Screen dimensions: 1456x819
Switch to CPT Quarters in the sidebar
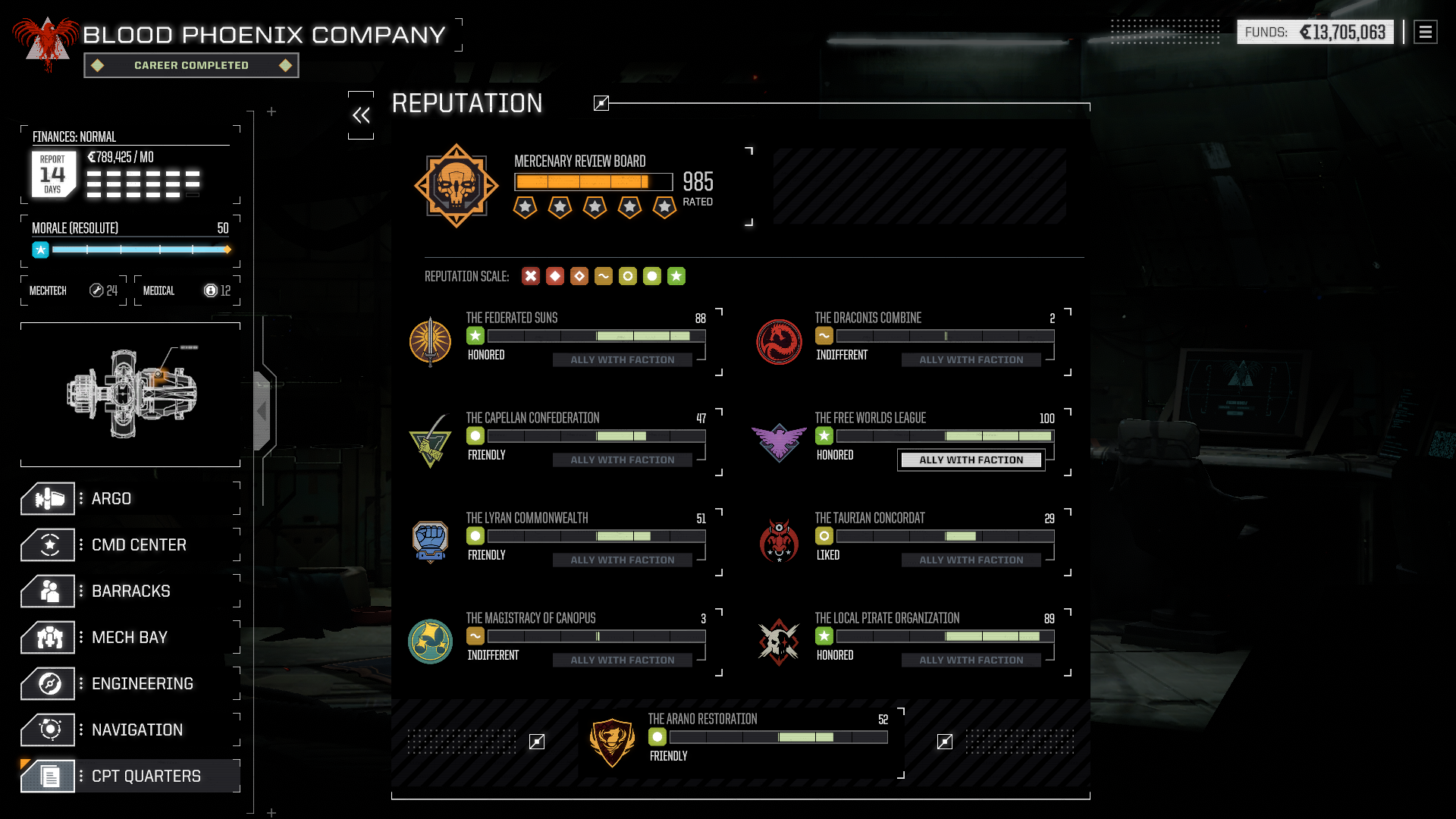pyautogui.click(x=48, y=776)
